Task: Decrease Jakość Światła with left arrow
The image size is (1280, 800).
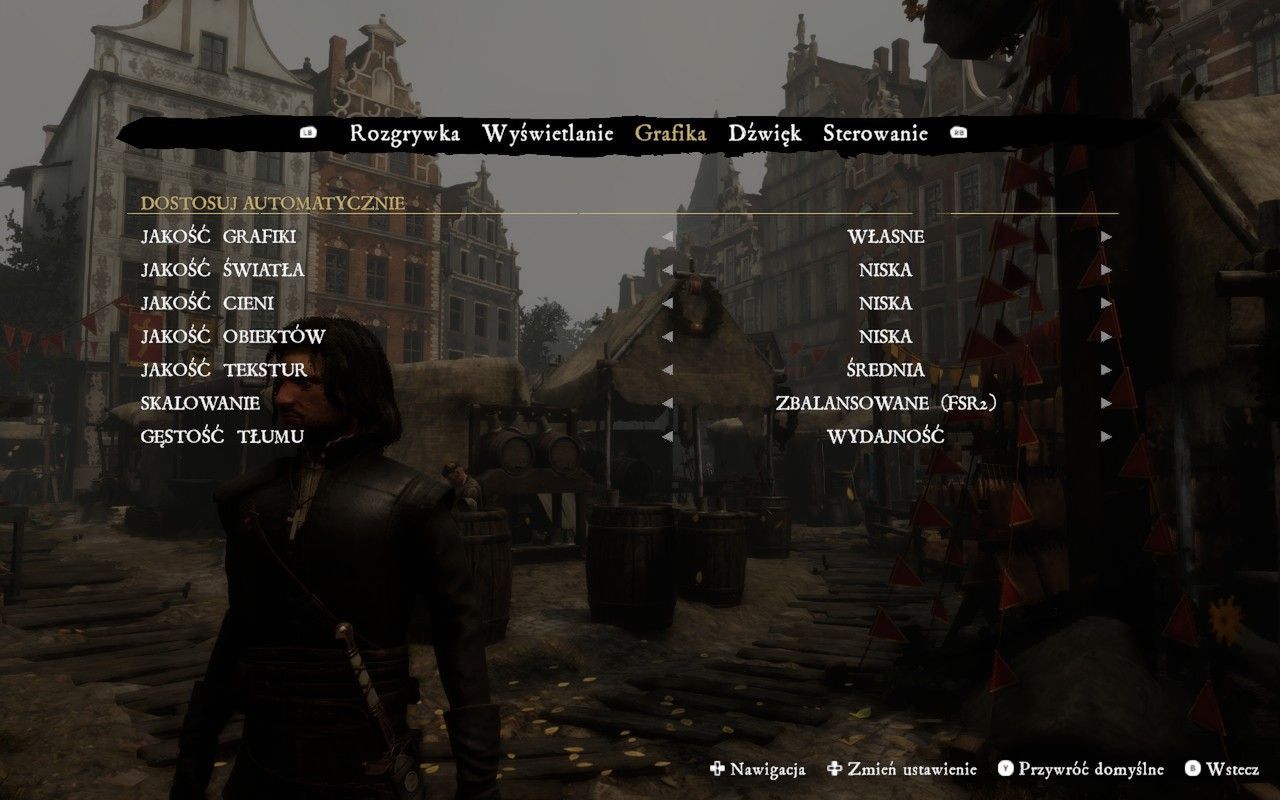Action: click(x=667, y=270)
